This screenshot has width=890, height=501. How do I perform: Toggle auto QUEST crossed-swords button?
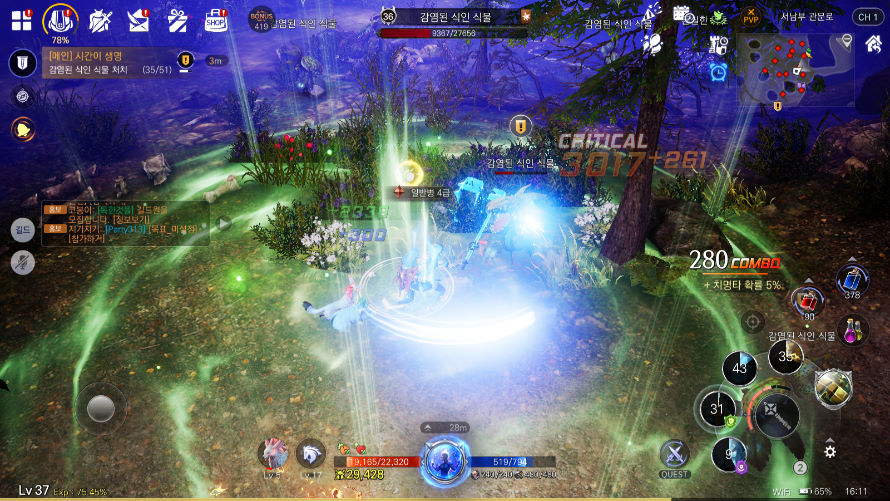click(x=674, y=455)
